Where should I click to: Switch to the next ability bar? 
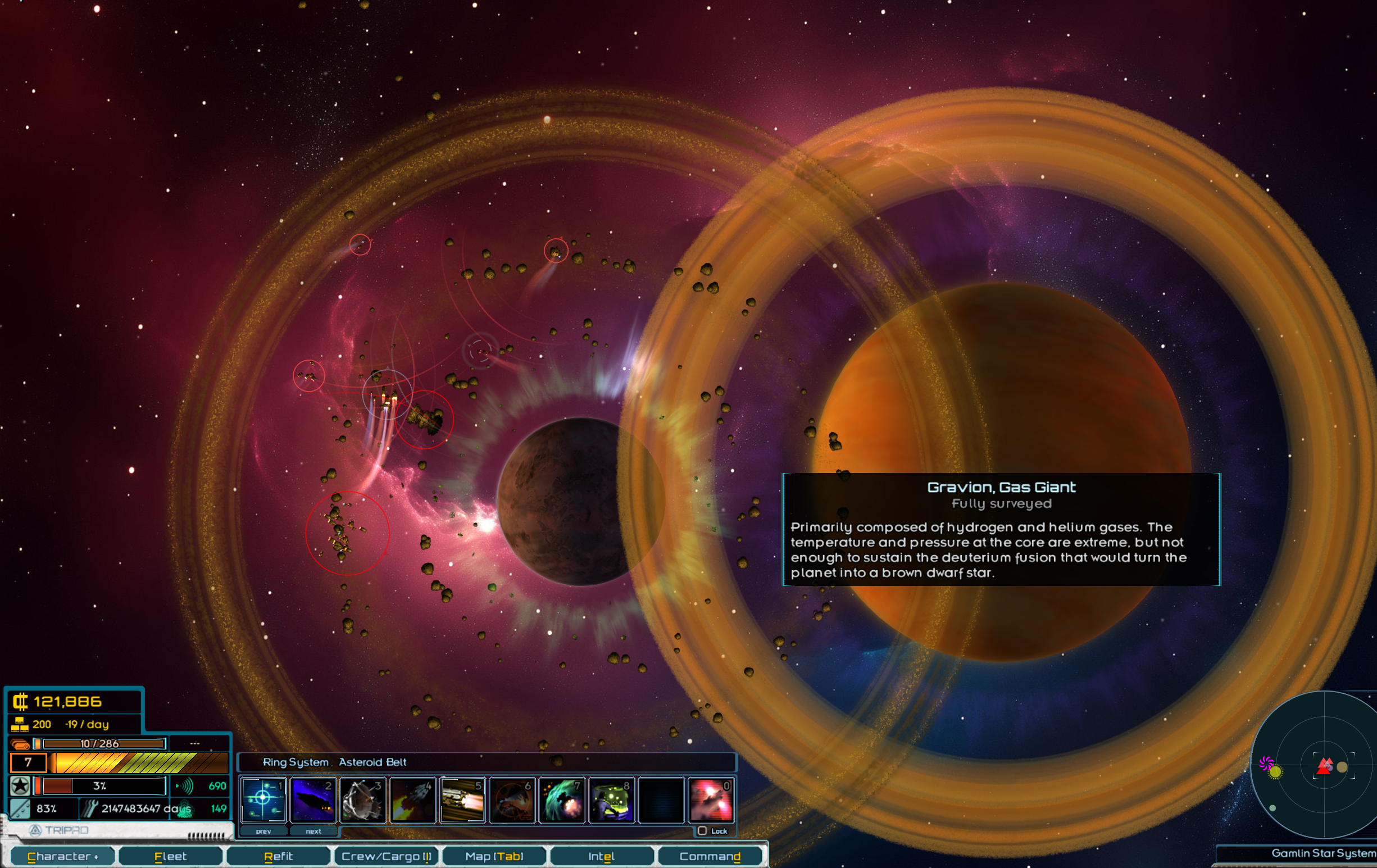point(313,831)
